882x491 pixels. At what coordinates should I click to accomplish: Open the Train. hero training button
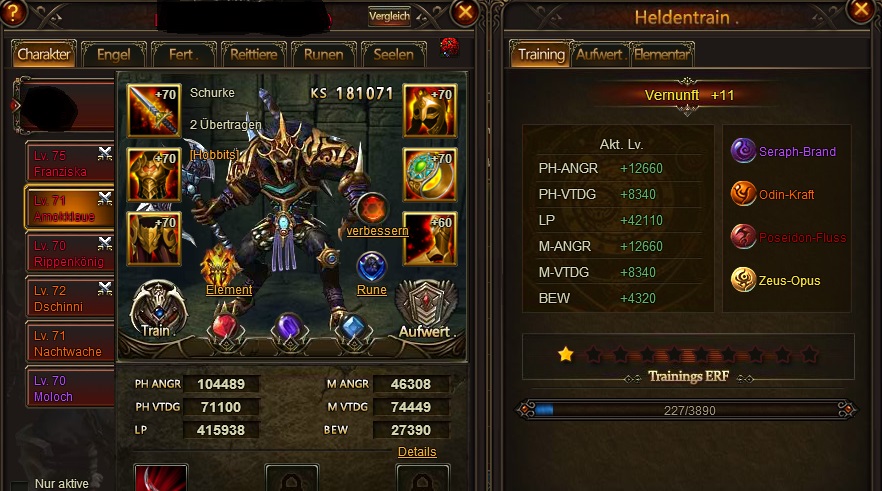(157, 308)
